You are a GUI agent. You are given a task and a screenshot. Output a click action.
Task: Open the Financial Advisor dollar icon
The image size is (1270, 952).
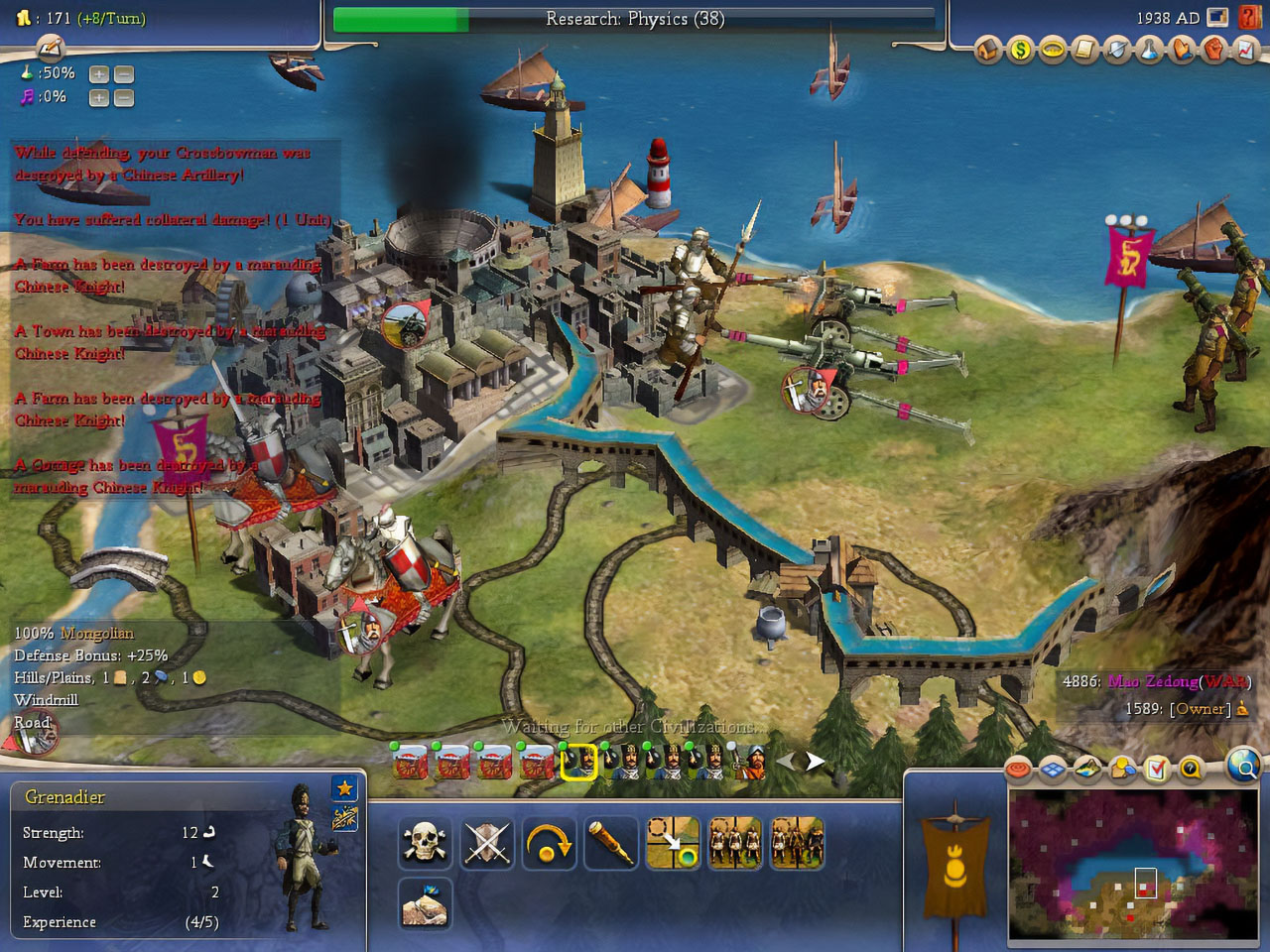coord(1020,50)
